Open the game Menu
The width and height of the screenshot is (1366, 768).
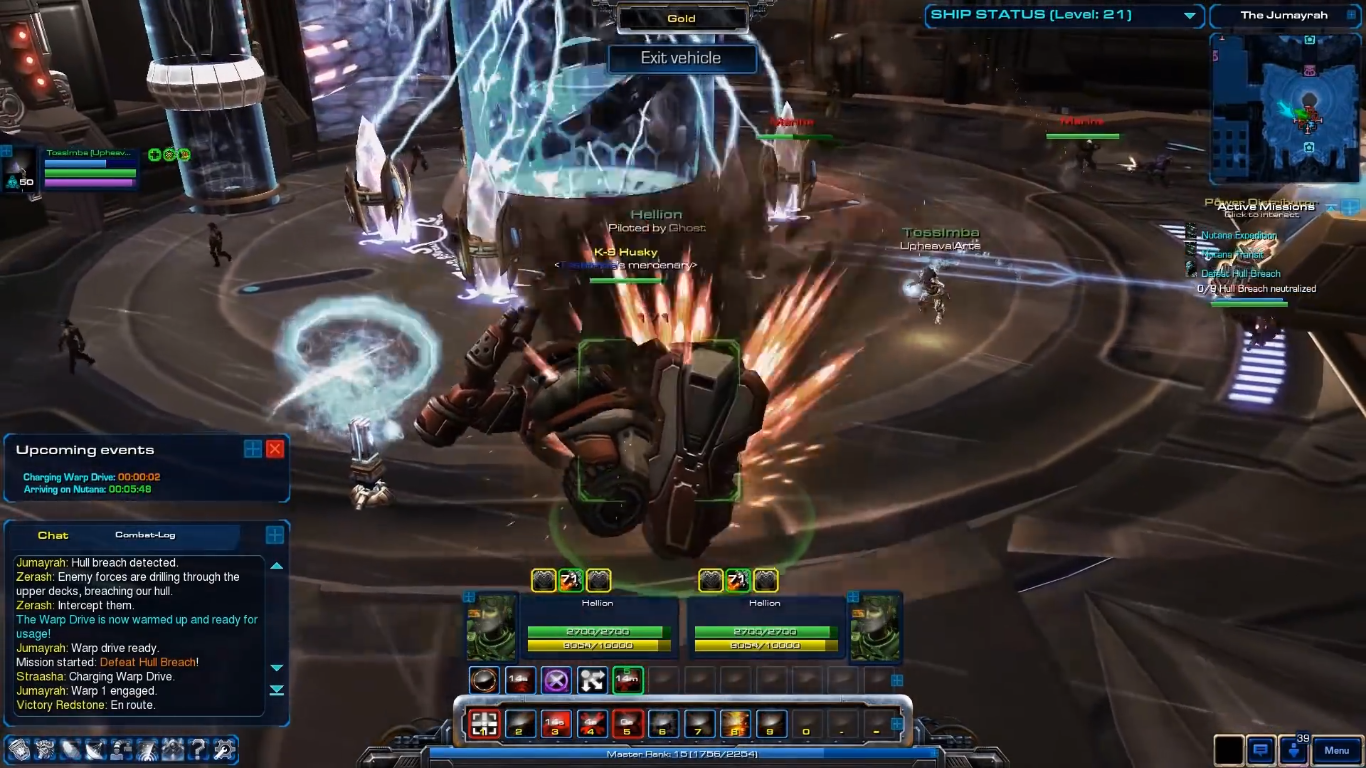1336,750
